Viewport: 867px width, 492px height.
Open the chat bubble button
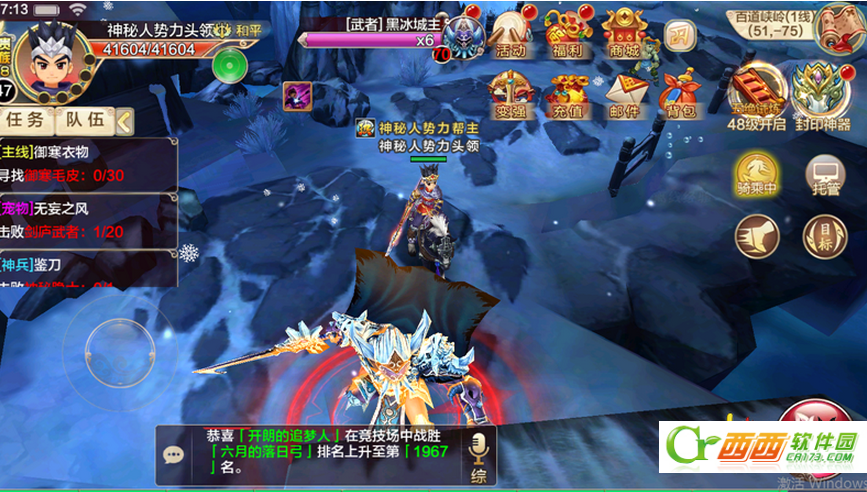pos(174,455)
